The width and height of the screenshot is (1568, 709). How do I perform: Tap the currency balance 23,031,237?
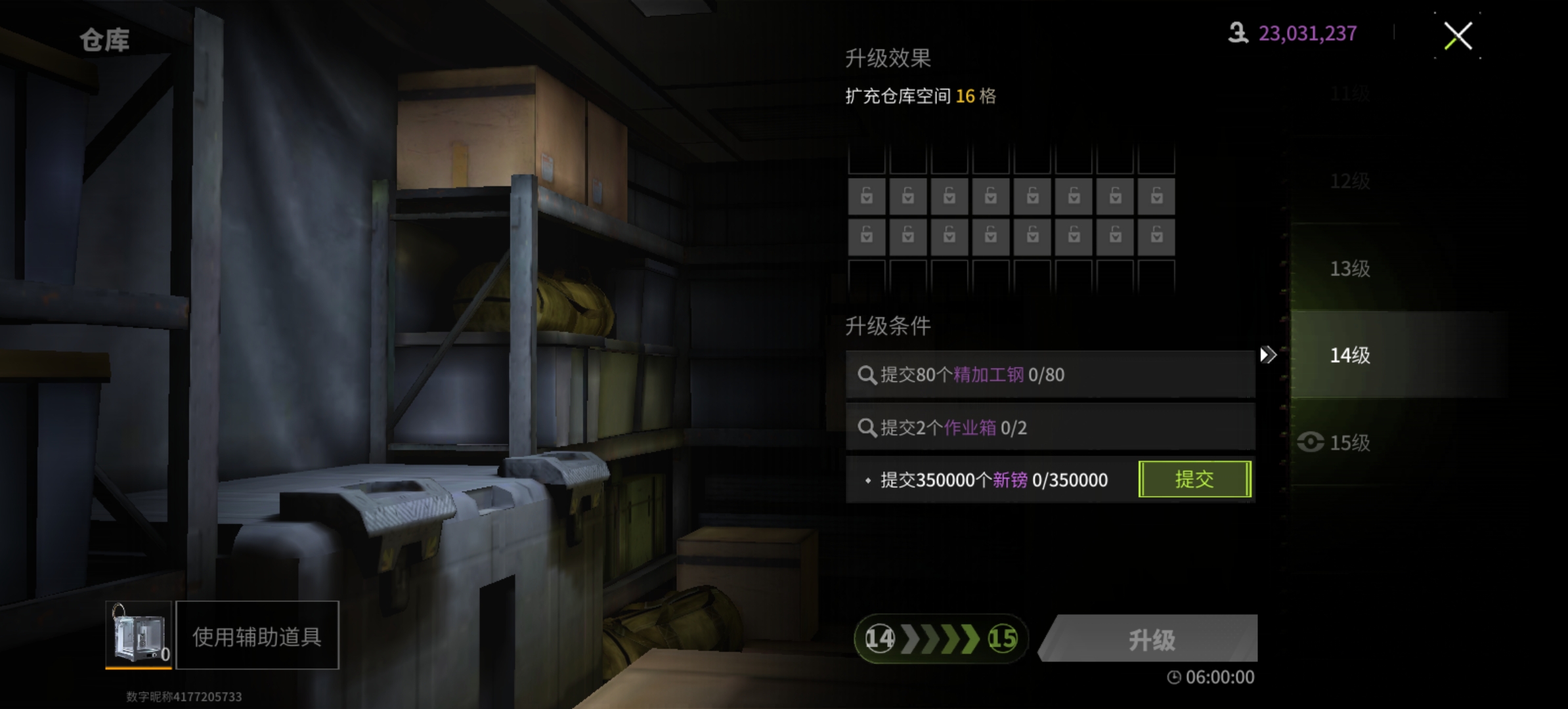[x=1306, y=33]
